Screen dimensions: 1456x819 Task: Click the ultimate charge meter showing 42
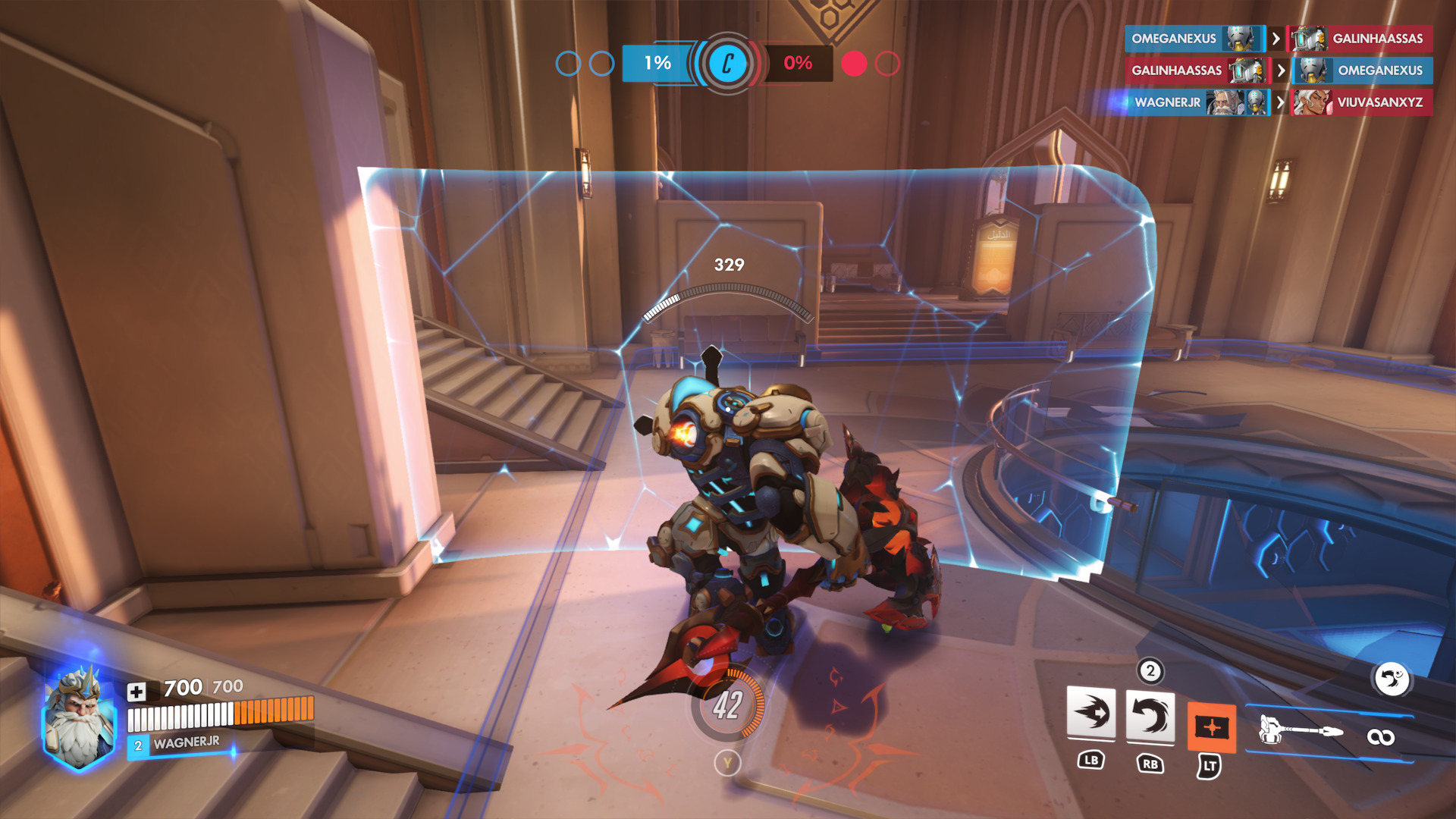pos(727,706)
